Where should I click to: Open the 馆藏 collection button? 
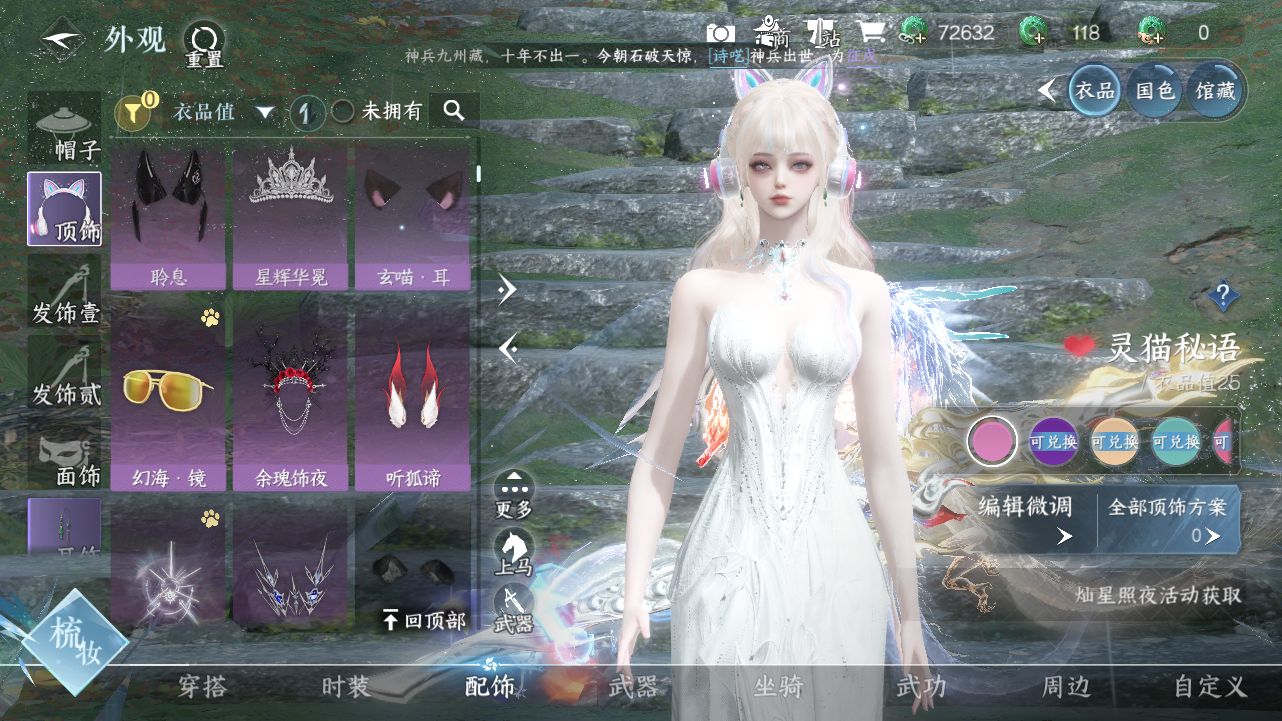click(x=1216, y=91)
